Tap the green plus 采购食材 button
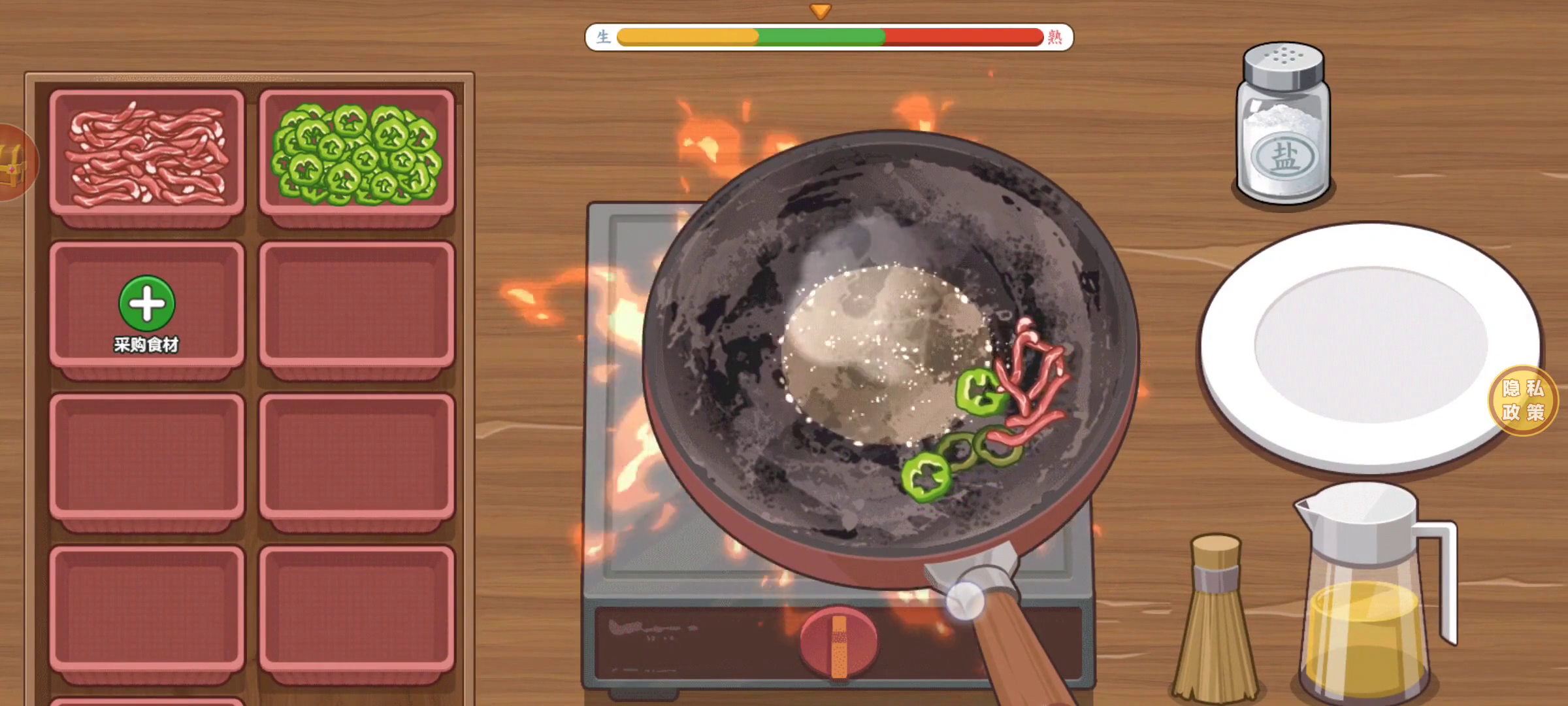This screenshot has width=1568, height=706. 147,305
